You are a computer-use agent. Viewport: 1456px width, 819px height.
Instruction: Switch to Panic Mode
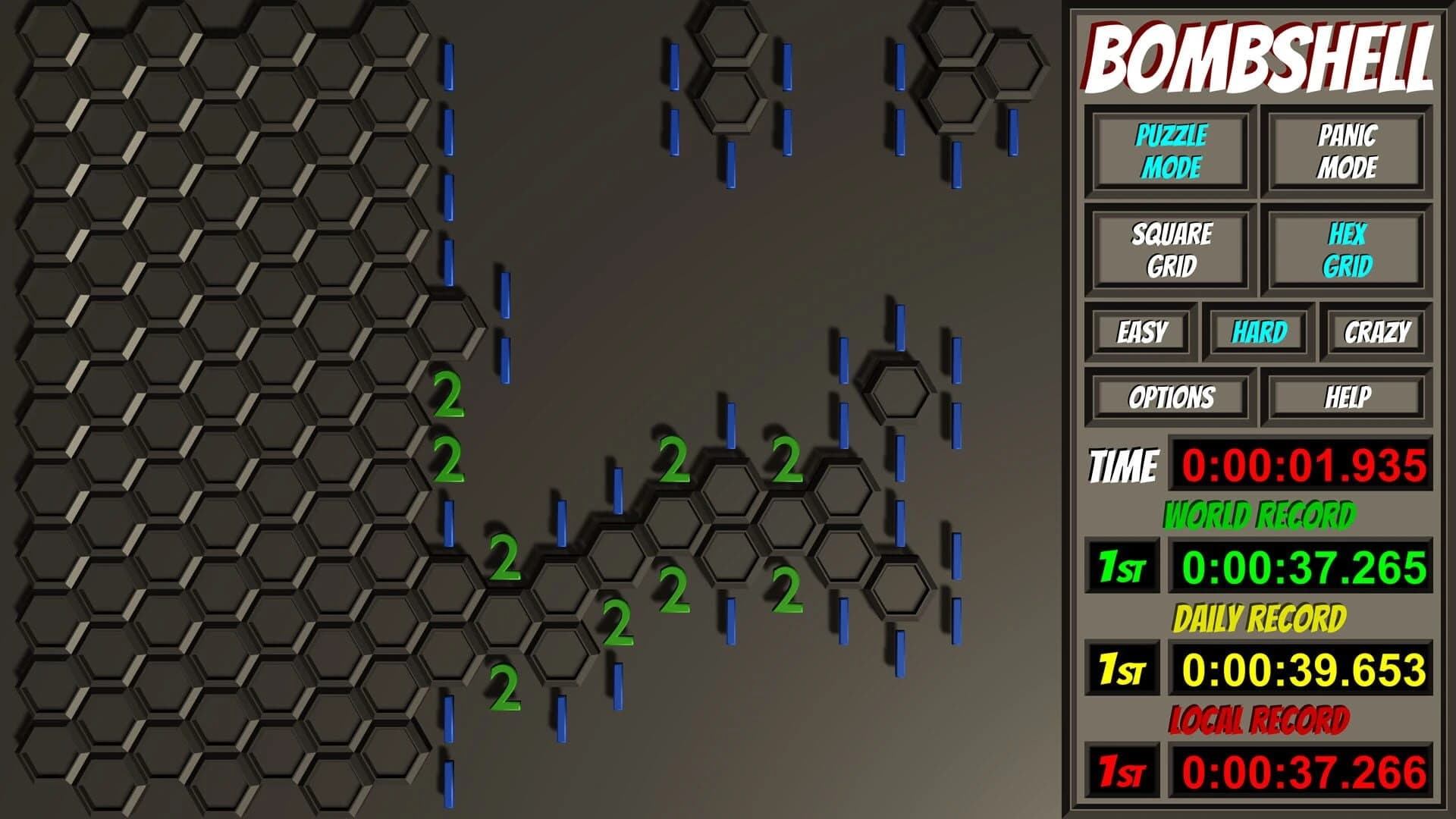click(1345, 149)
